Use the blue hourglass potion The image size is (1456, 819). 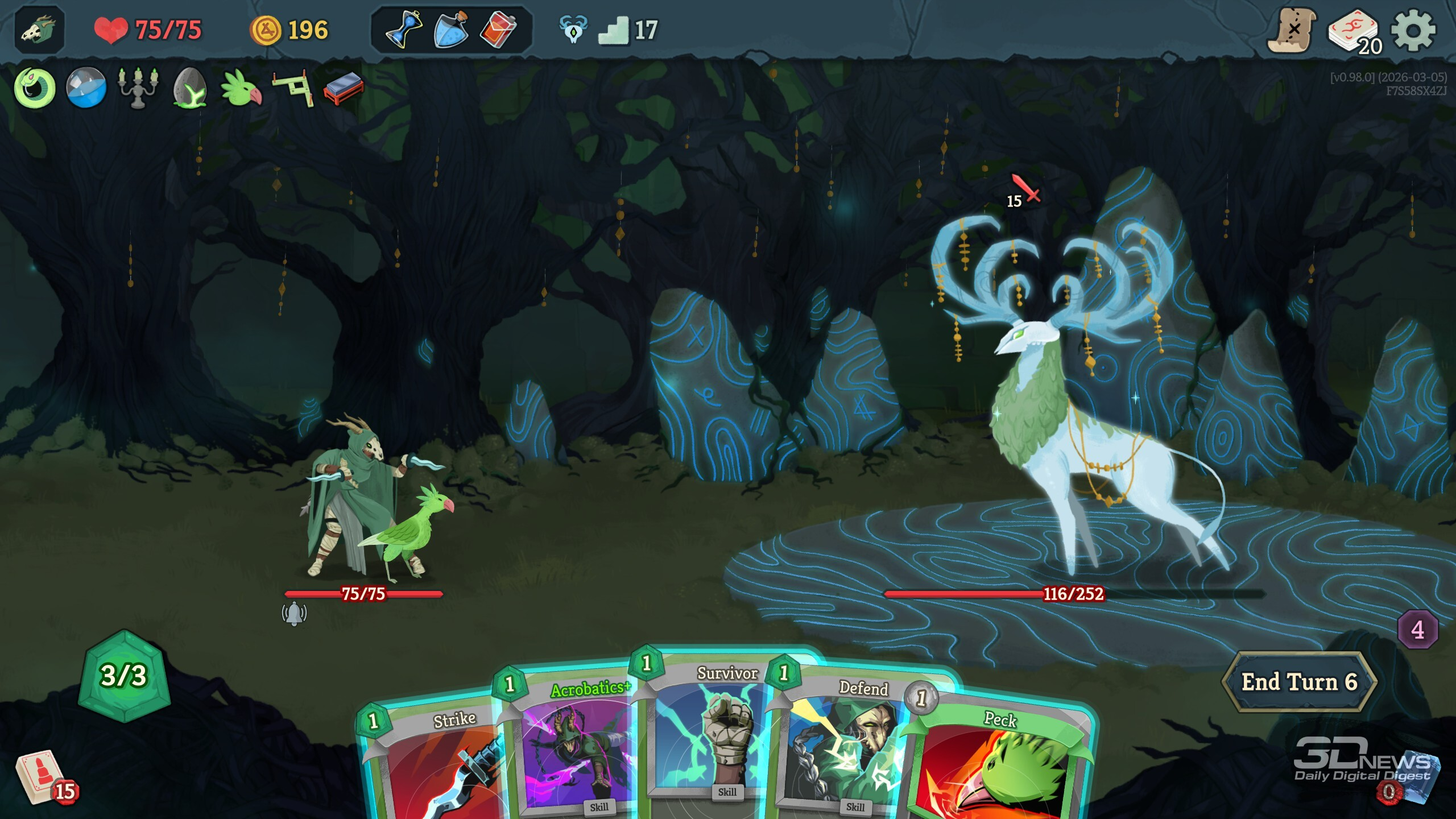pos(403,30)
